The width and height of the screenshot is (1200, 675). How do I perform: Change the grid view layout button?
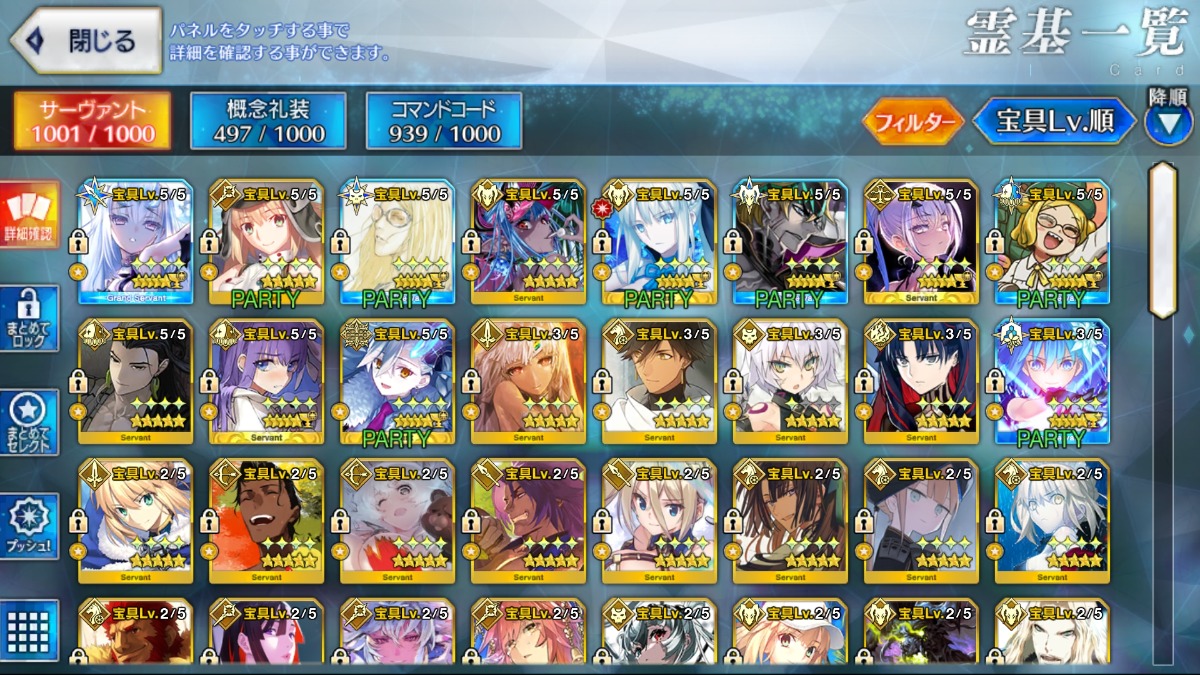[x=29, y=629]
